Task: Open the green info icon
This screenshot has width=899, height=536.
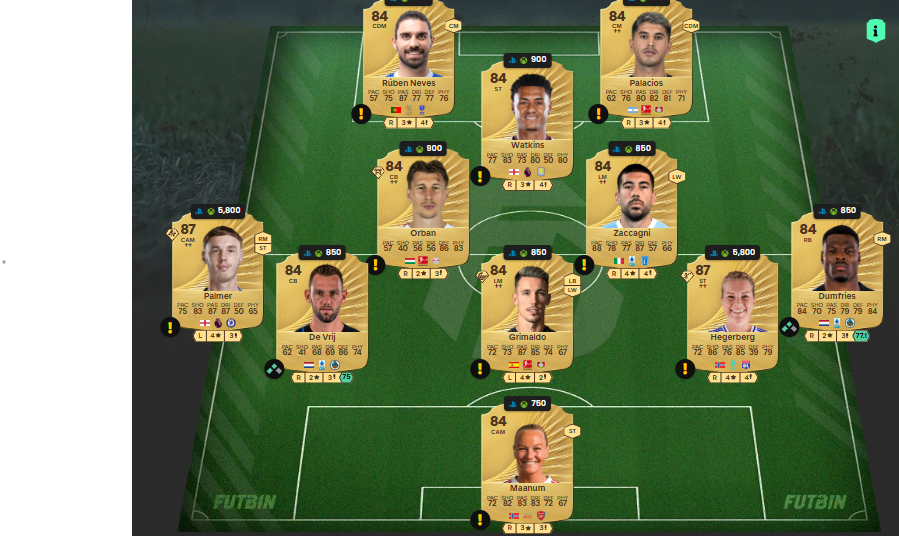Action: pos(876,31)
